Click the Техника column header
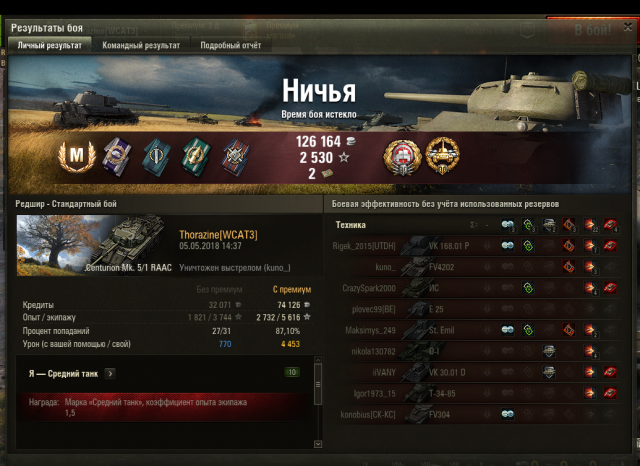Image resolution: width=640 pixels, height=466 pixels. [x=351, y=225]
